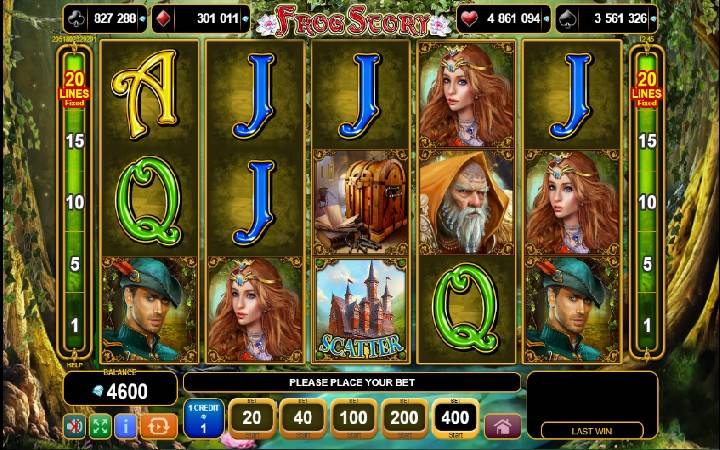The height and width of the screenshot is (450, 720).
Task: Place a bet of 20
Action: coord(253,416)
